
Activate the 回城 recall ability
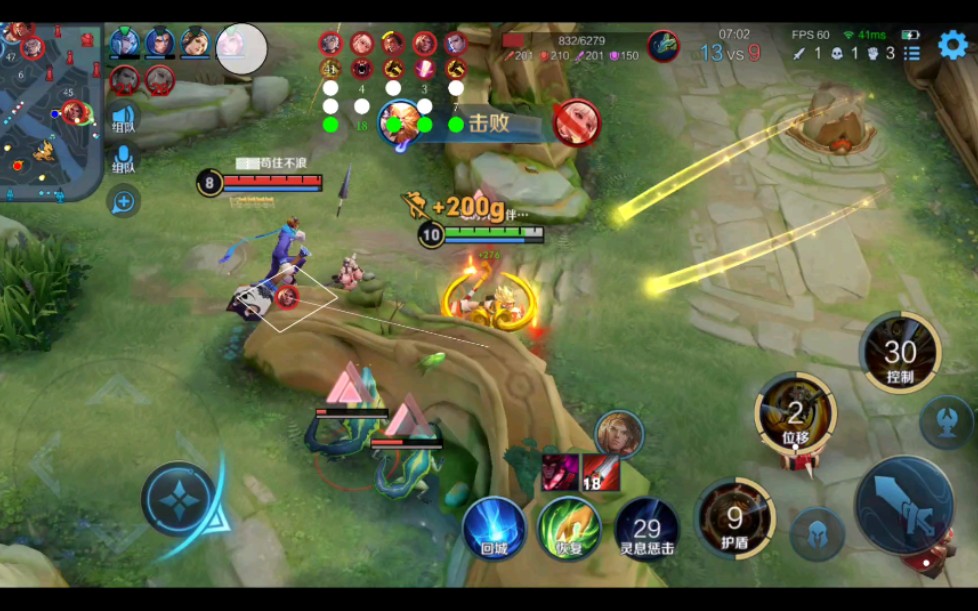pyautogui.click(x=494, y=528)
